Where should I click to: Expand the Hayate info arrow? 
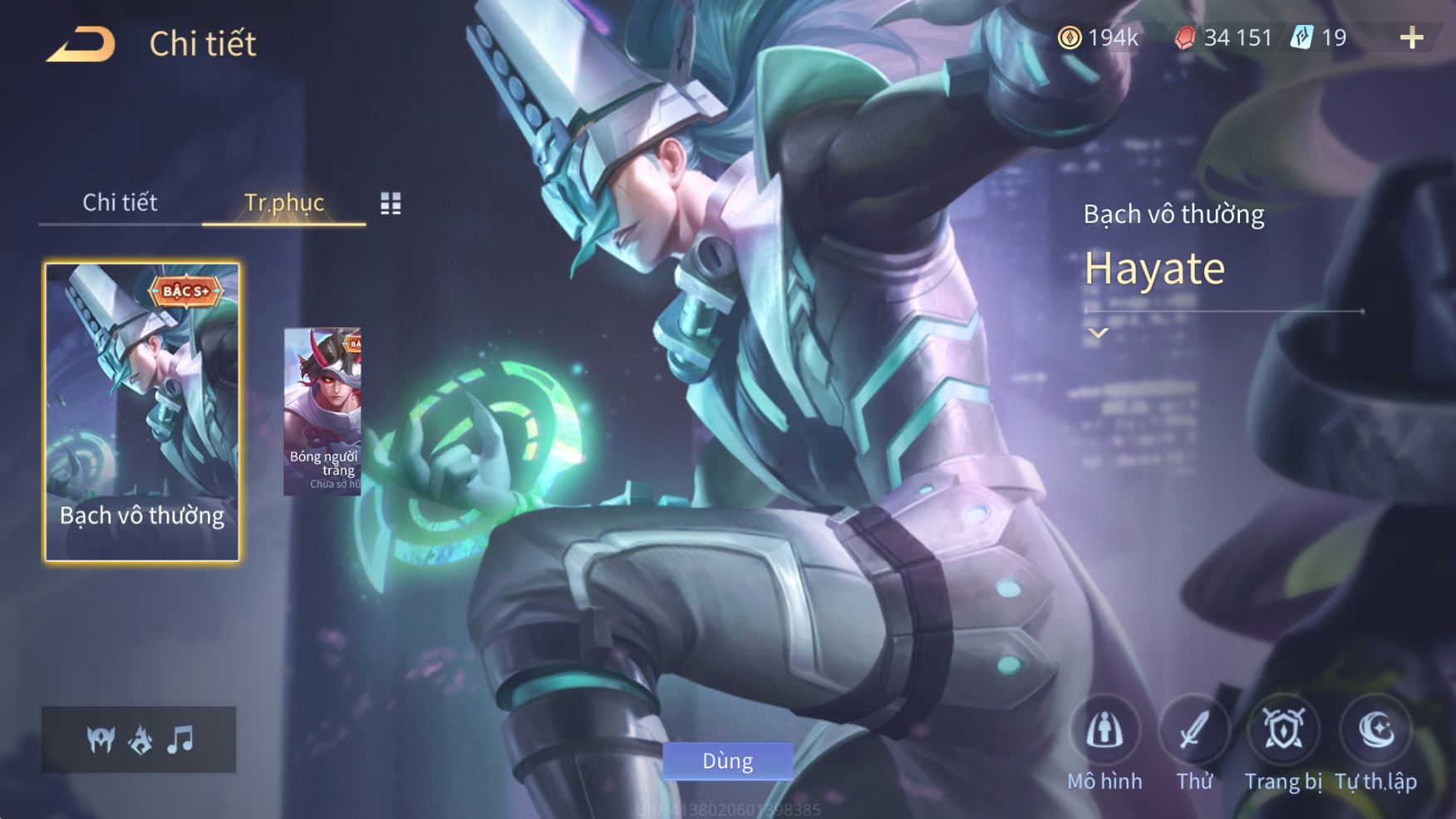point(1099,333)
